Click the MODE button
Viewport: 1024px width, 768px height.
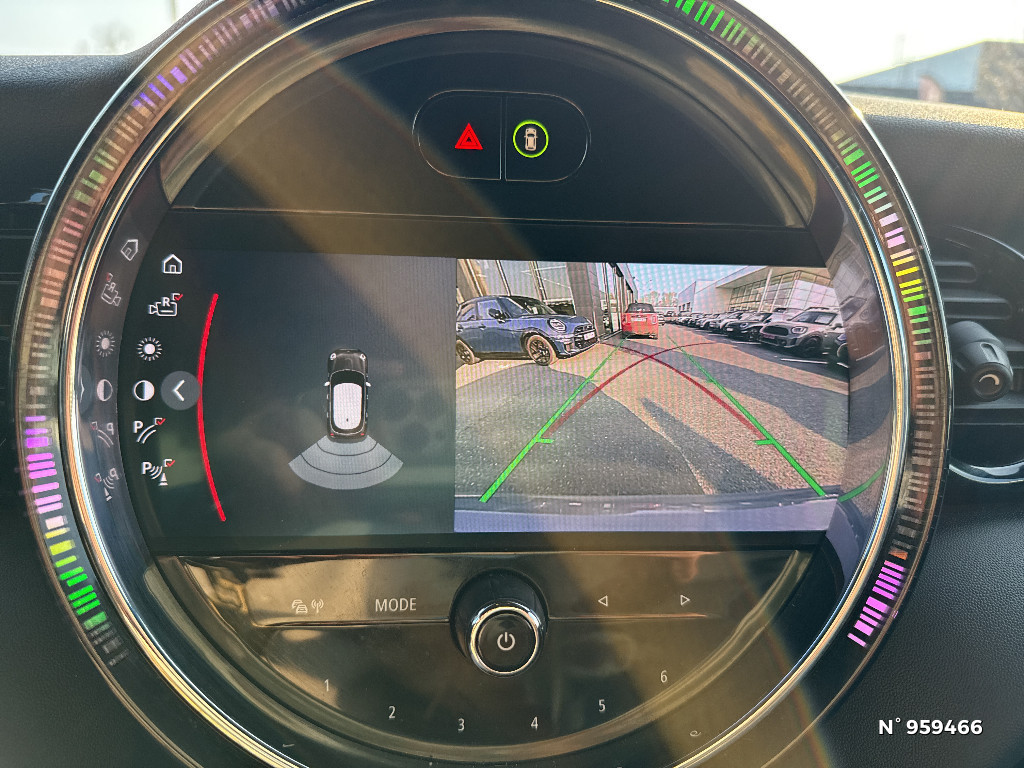[395, 605]
